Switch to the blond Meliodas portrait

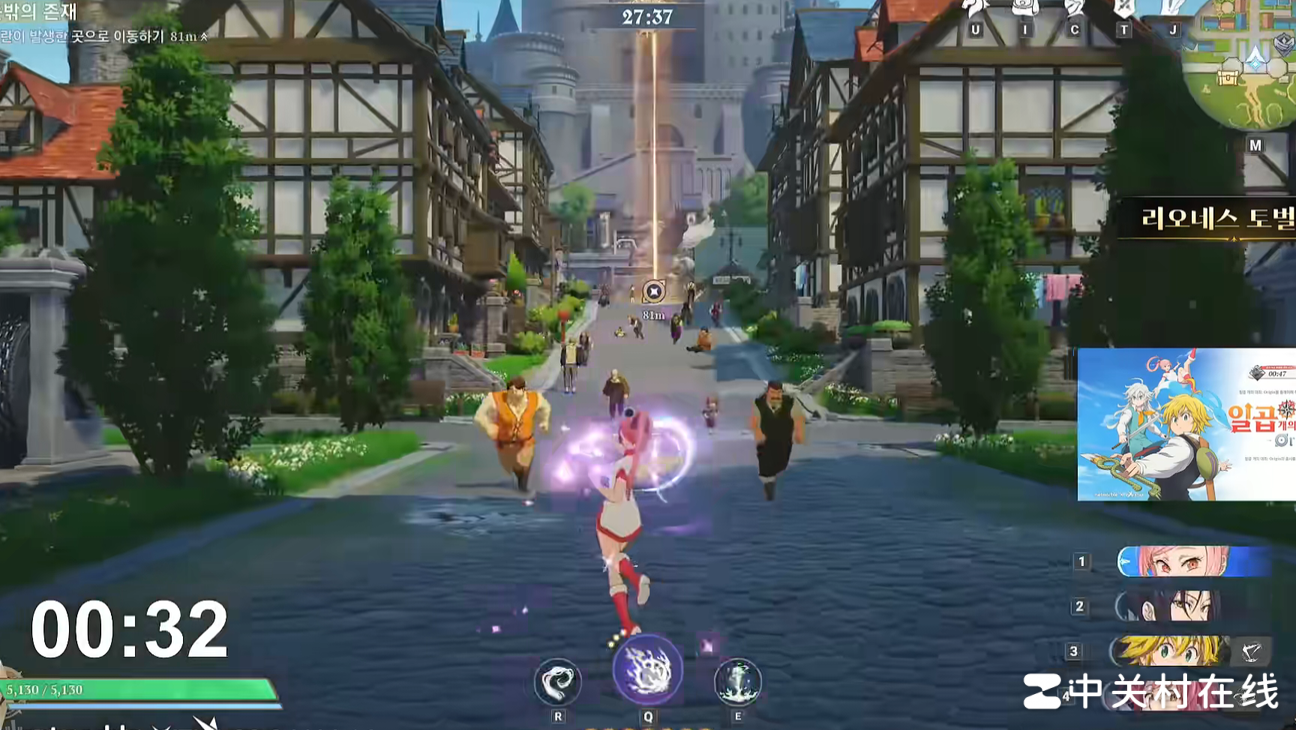click(x=1170, y=651)
